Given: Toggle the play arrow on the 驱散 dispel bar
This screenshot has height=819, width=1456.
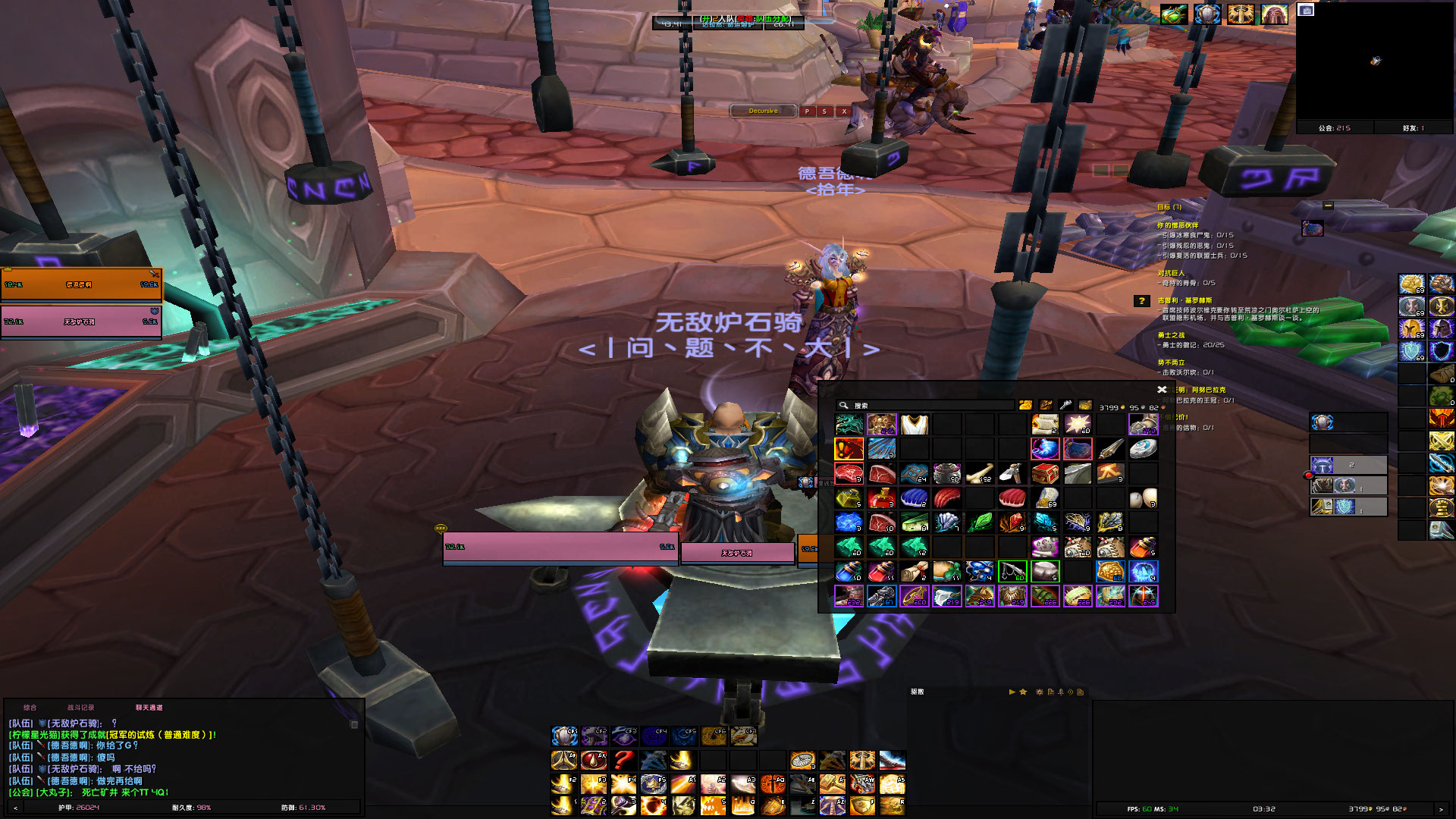Looking at the screenshot, I should pyautogui.click(x=1012, y=692).
